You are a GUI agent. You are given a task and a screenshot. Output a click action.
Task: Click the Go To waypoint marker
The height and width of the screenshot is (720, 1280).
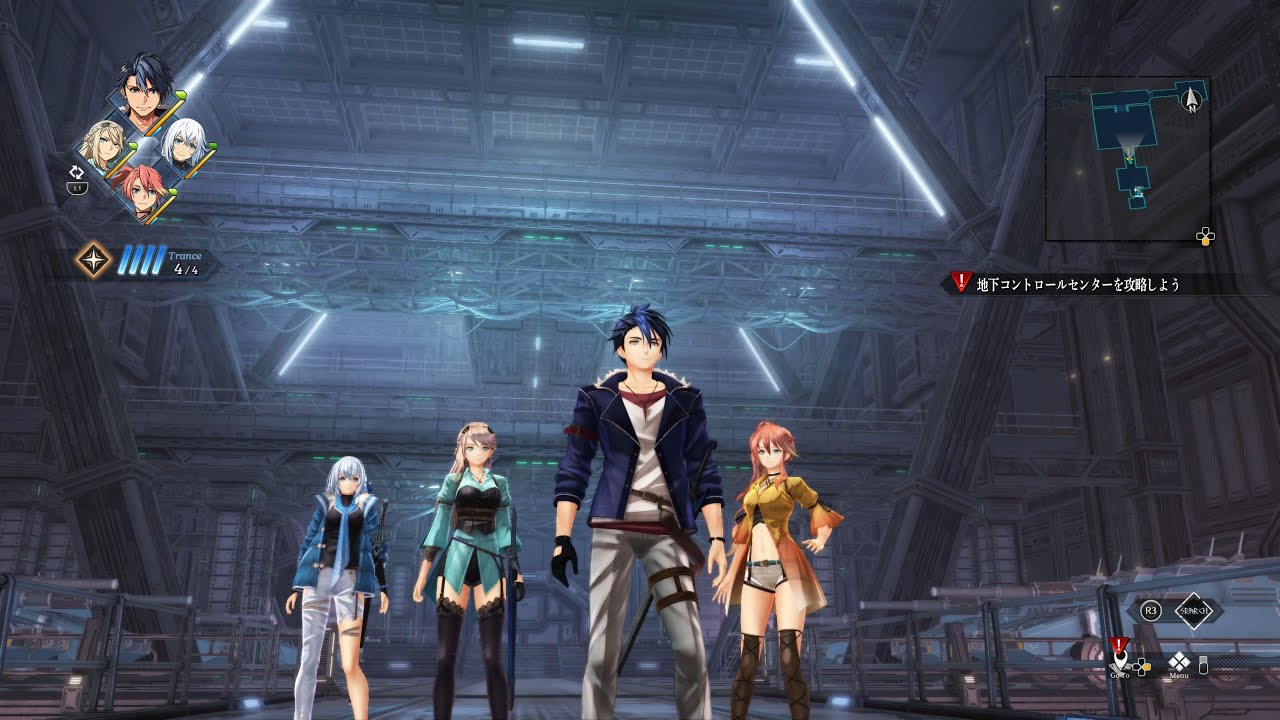[1121, 661]
